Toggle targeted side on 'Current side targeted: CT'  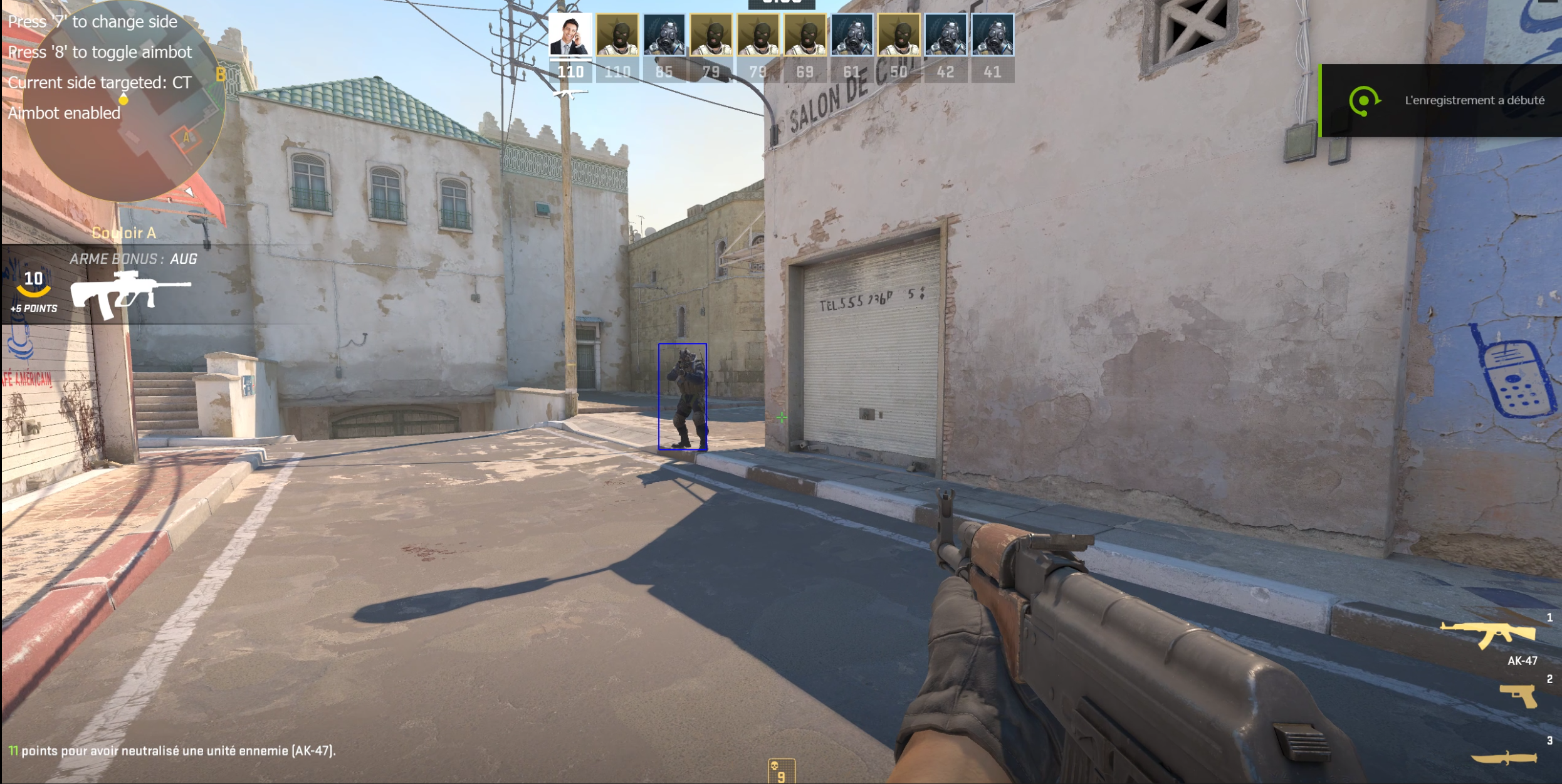tap(100, 82)
